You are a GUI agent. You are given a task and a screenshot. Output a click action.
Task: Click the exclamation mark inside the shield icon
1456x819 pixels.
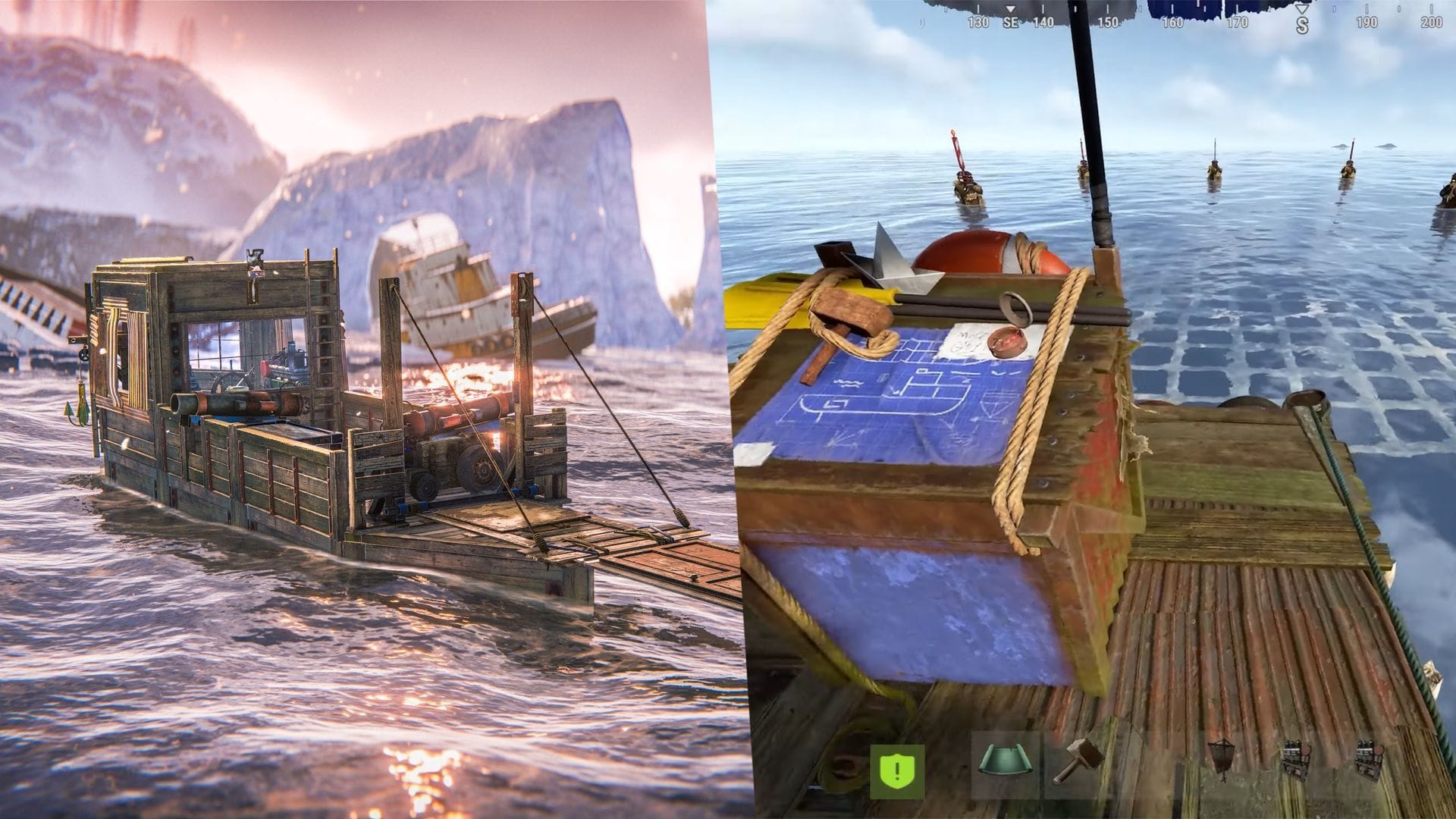pyautogui.click(x=896, y=768)
